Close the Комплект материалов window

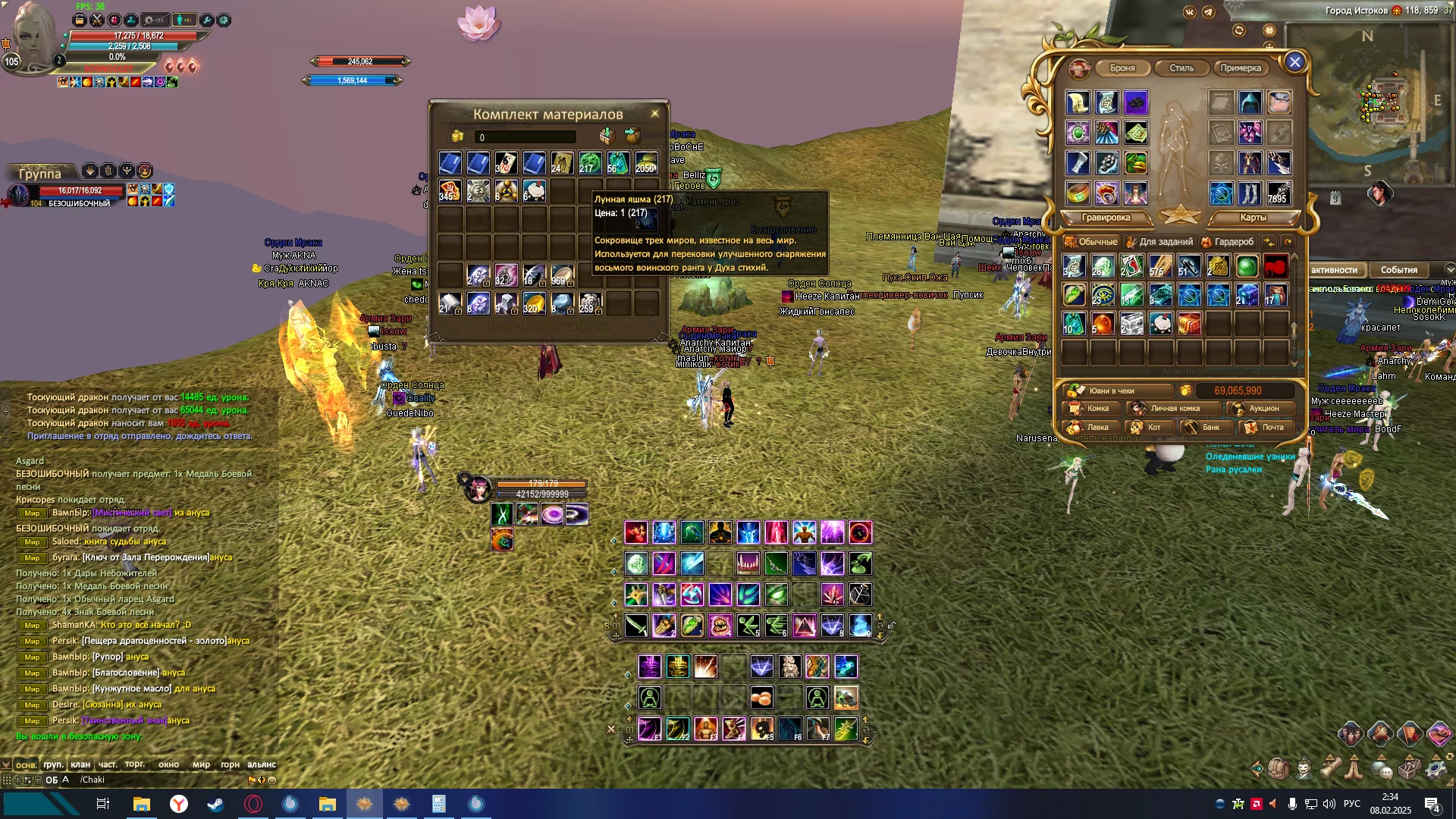coord(655,114)
